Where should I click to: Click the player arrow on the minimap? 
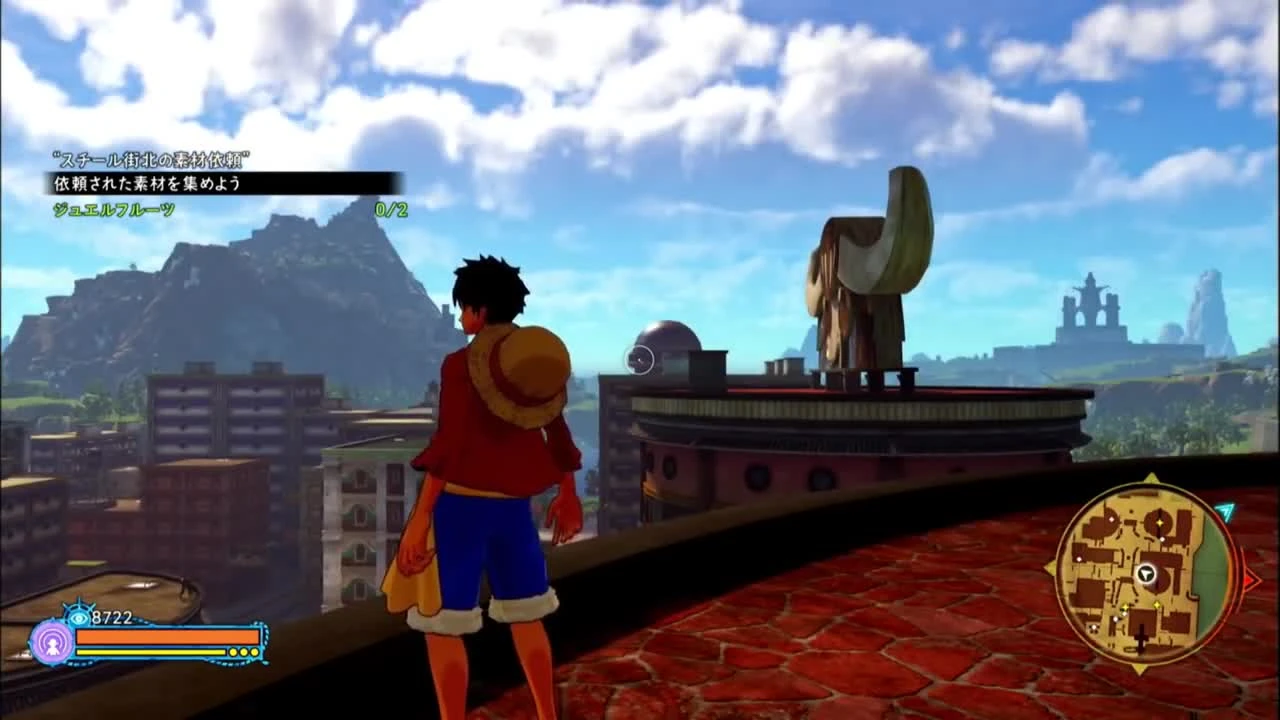[x=1145, y=573]
